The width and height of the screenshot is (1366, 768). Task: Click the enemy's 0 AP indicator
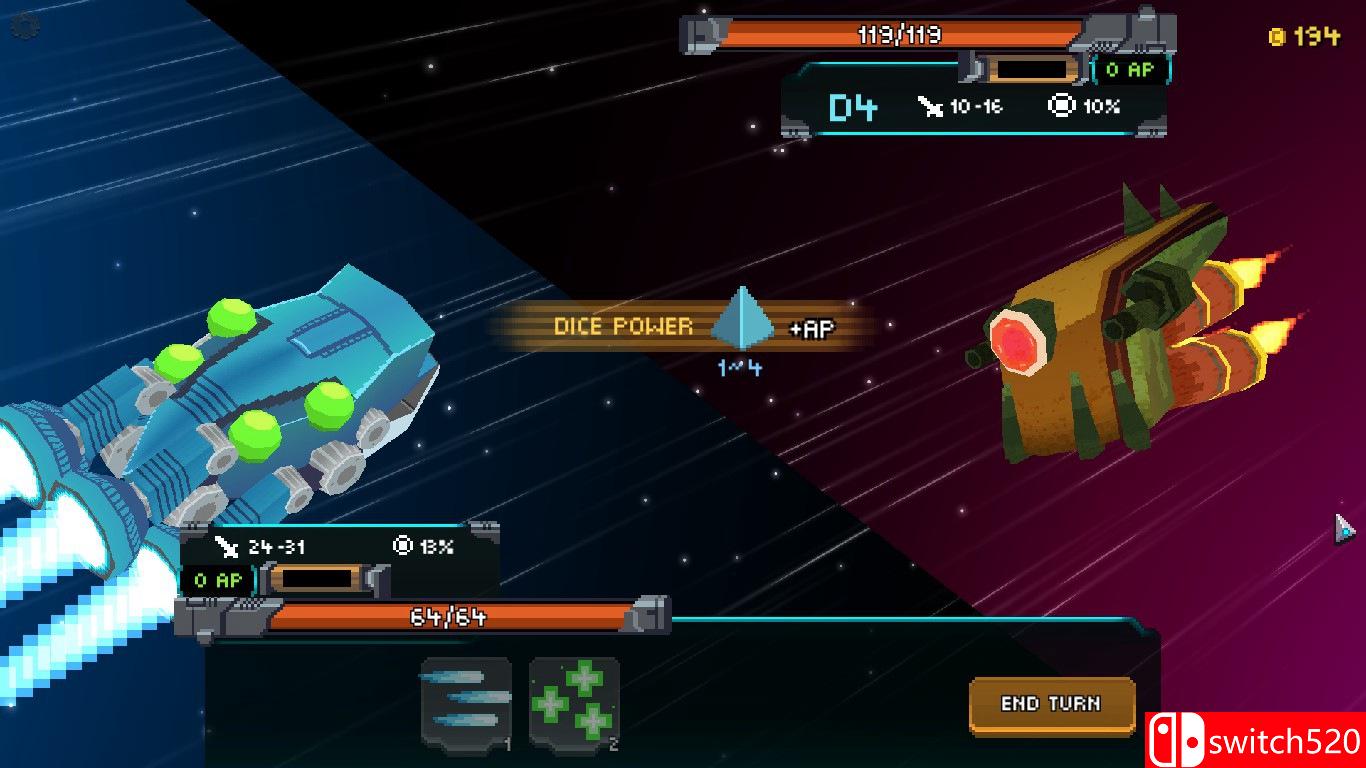pos(1127,70)
